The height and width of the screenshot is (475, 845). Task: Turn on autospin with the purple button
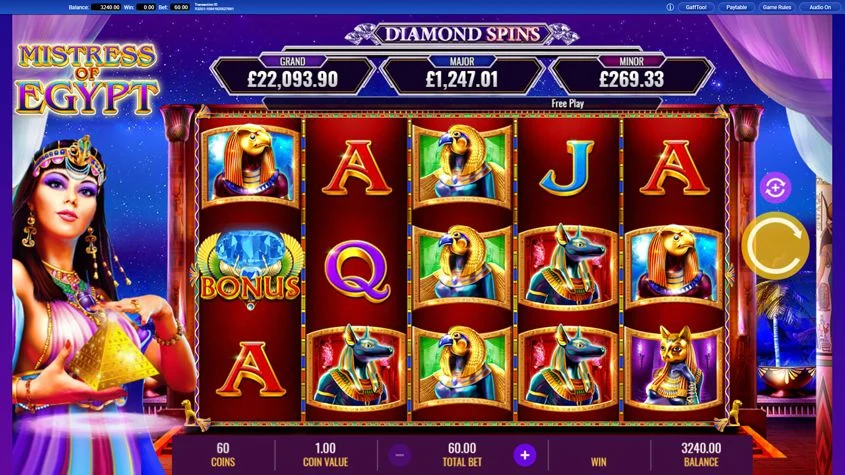point(775,186)
